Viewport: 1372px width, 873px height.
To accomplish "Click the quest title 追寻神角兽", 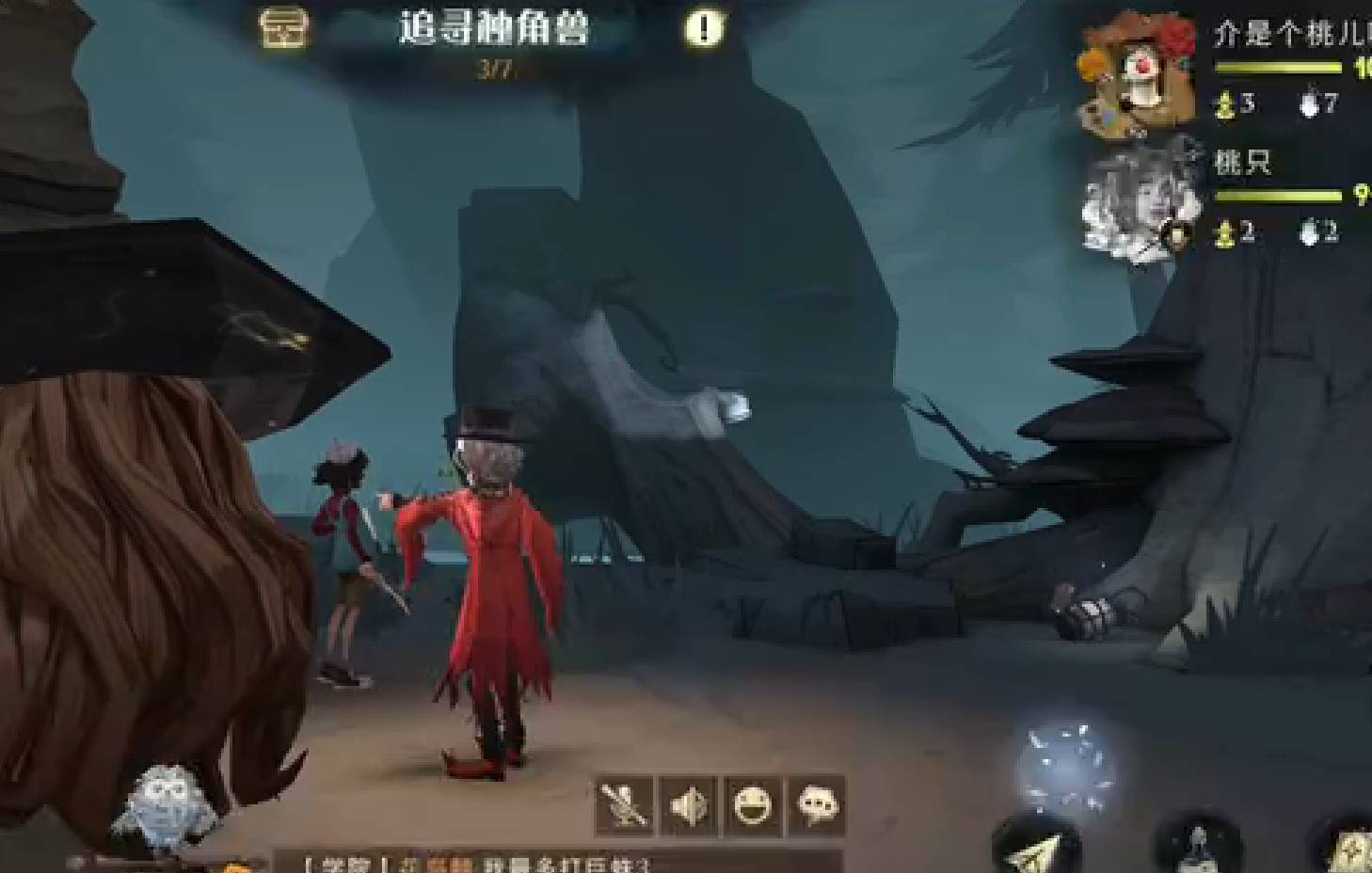I will coord(493,27).
